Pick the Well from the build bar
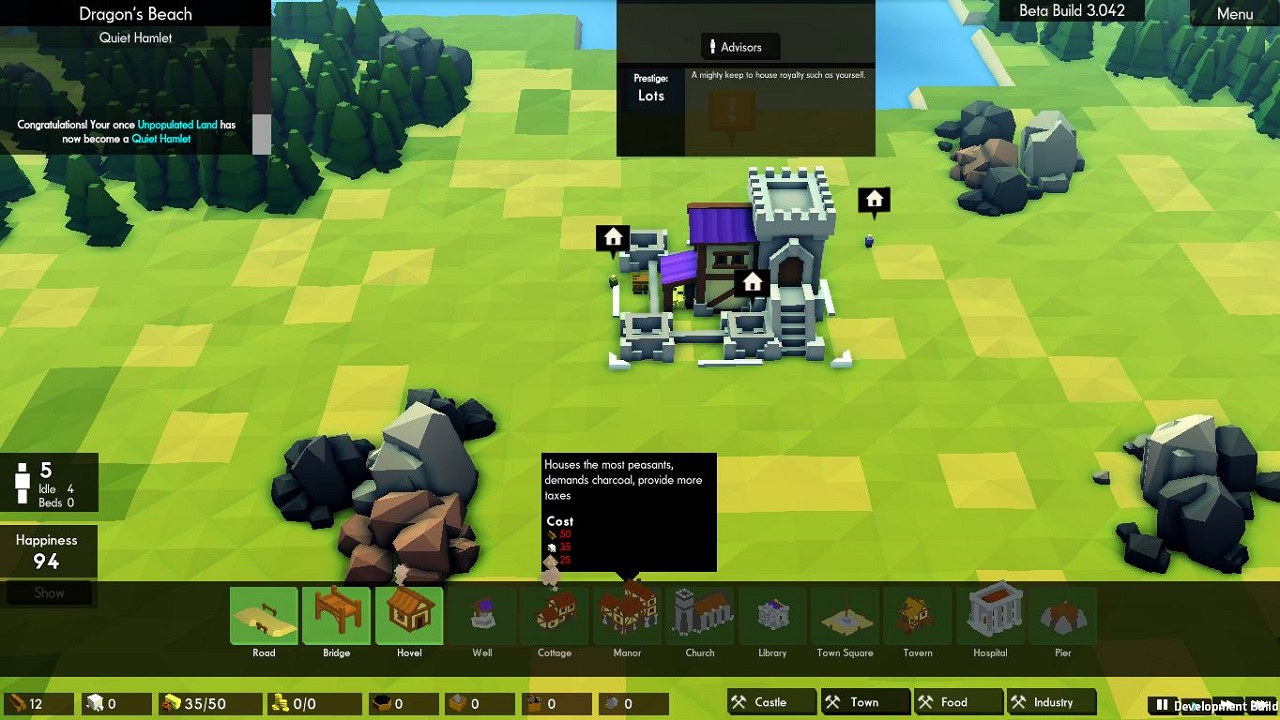1280x720 pixels. [x=482, y=615]
